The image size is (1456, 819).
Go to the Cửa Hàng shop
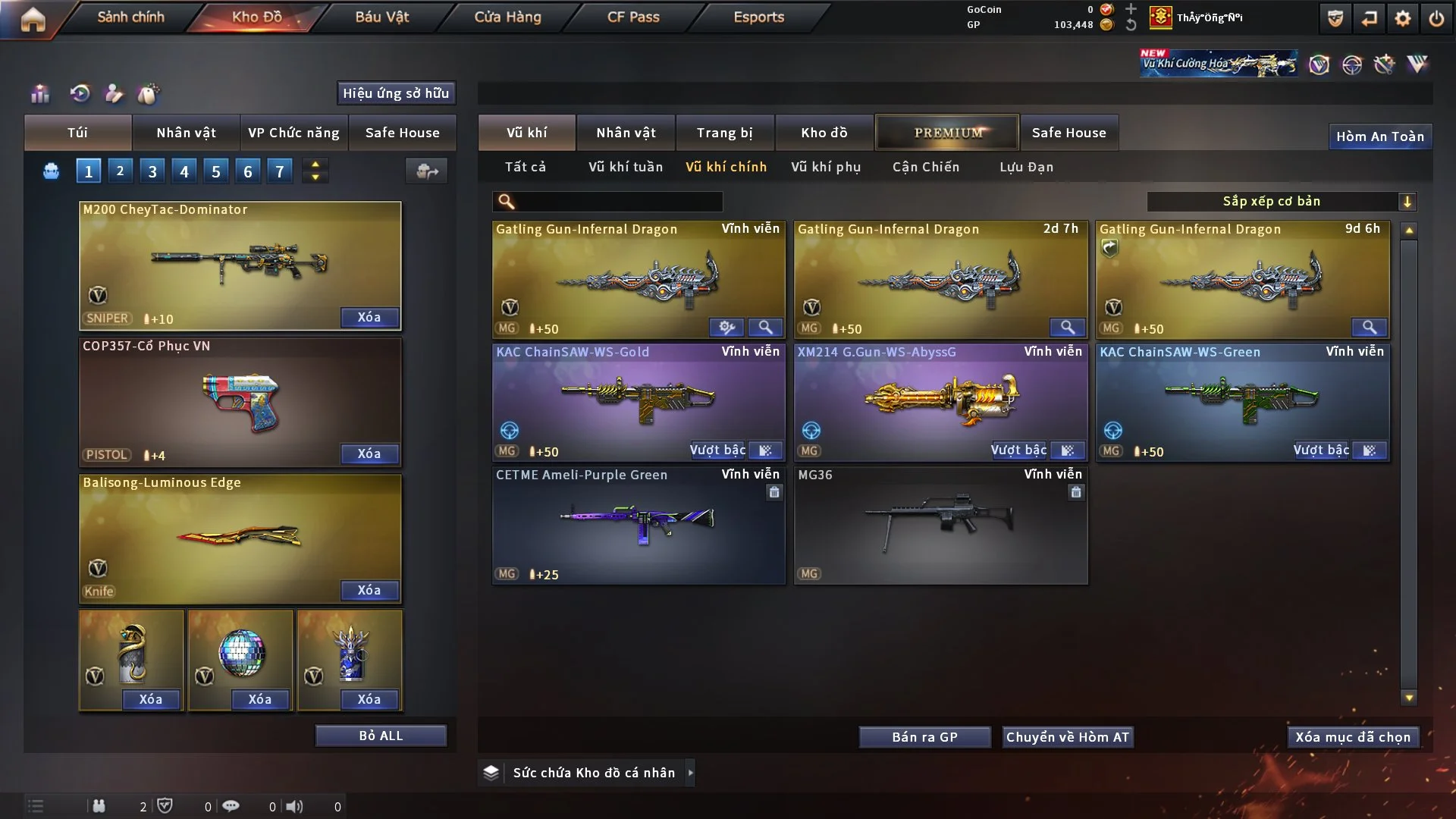click(x=507, y=17)
